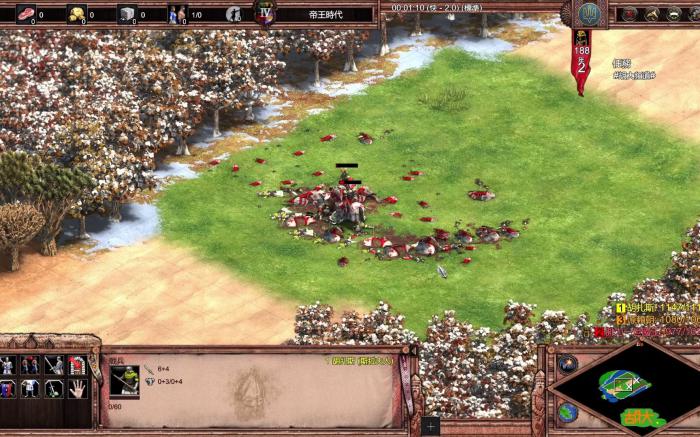This screenshot has height=437, width=700.
Task: Click the population icon in top bar
Action: coord(178,14)
